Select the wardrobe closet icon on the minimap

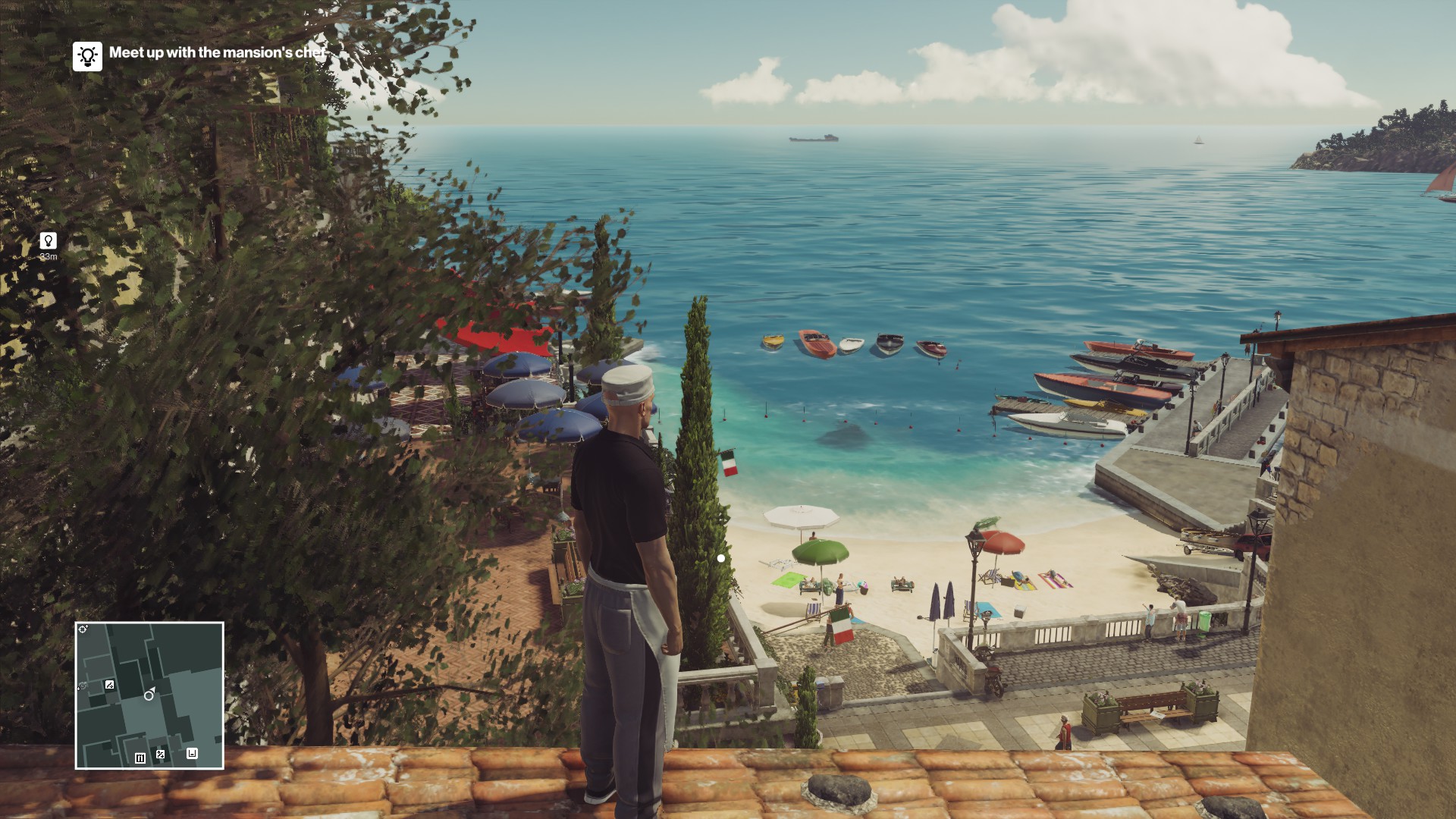pyautogui.click(x=140, y=758)
